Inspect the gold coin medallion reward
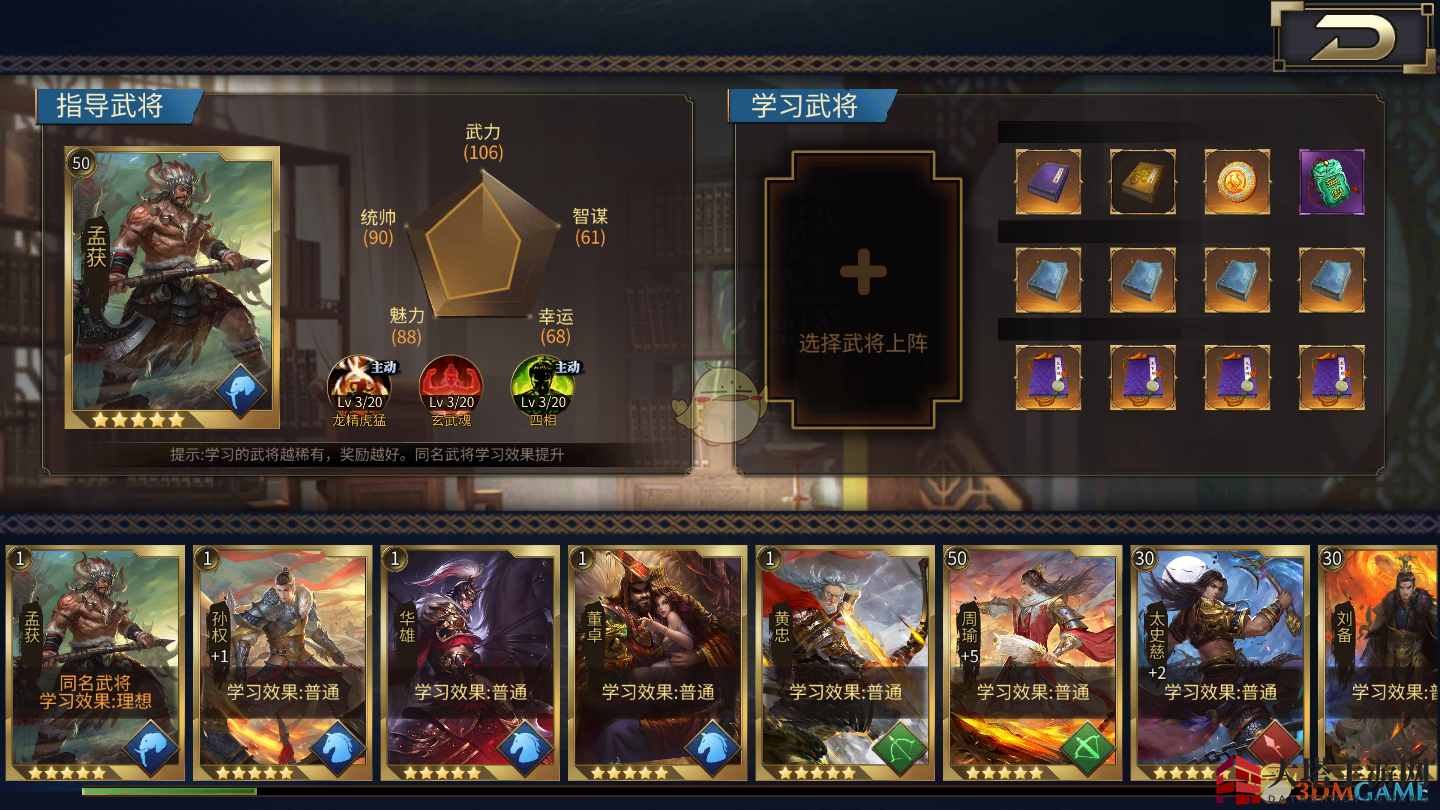 (x=1237, y=182)
